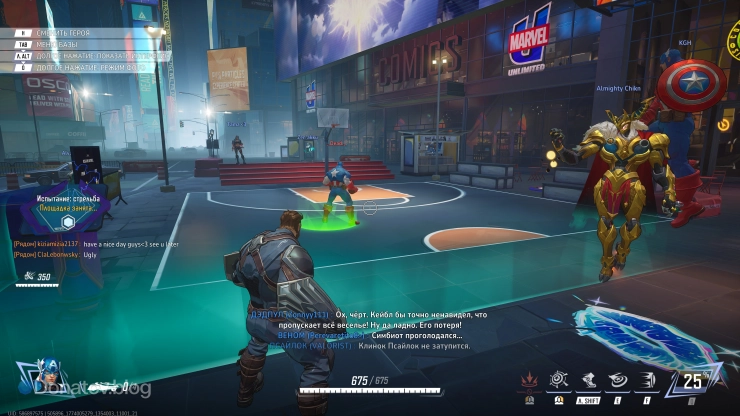Select the chat message from ClaLebonwsky
Image resolution: width=740 pixels, height=416 pixels.
[x=60, y=254]
